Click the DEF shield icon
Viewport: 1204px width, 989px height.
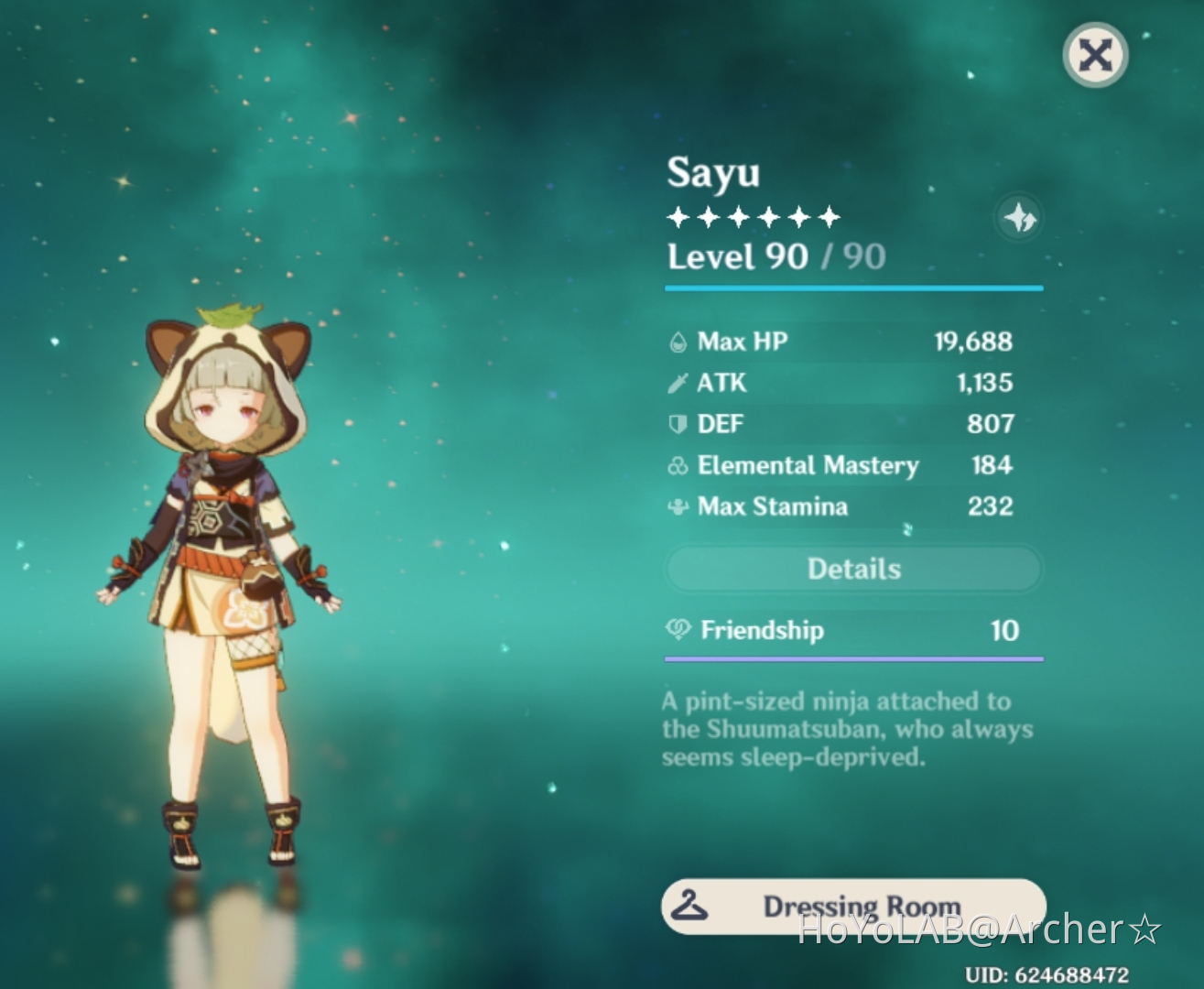pos(677,423)
